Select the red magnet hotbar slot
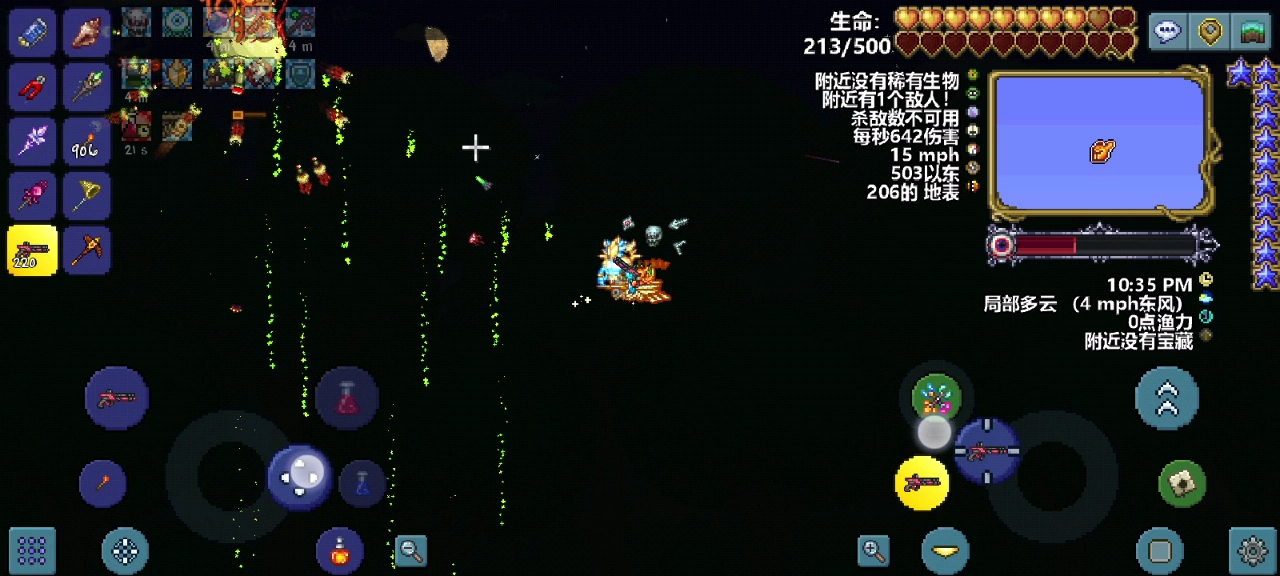The height and width of the screenshot is (576, 1280). tap(33, 87)
